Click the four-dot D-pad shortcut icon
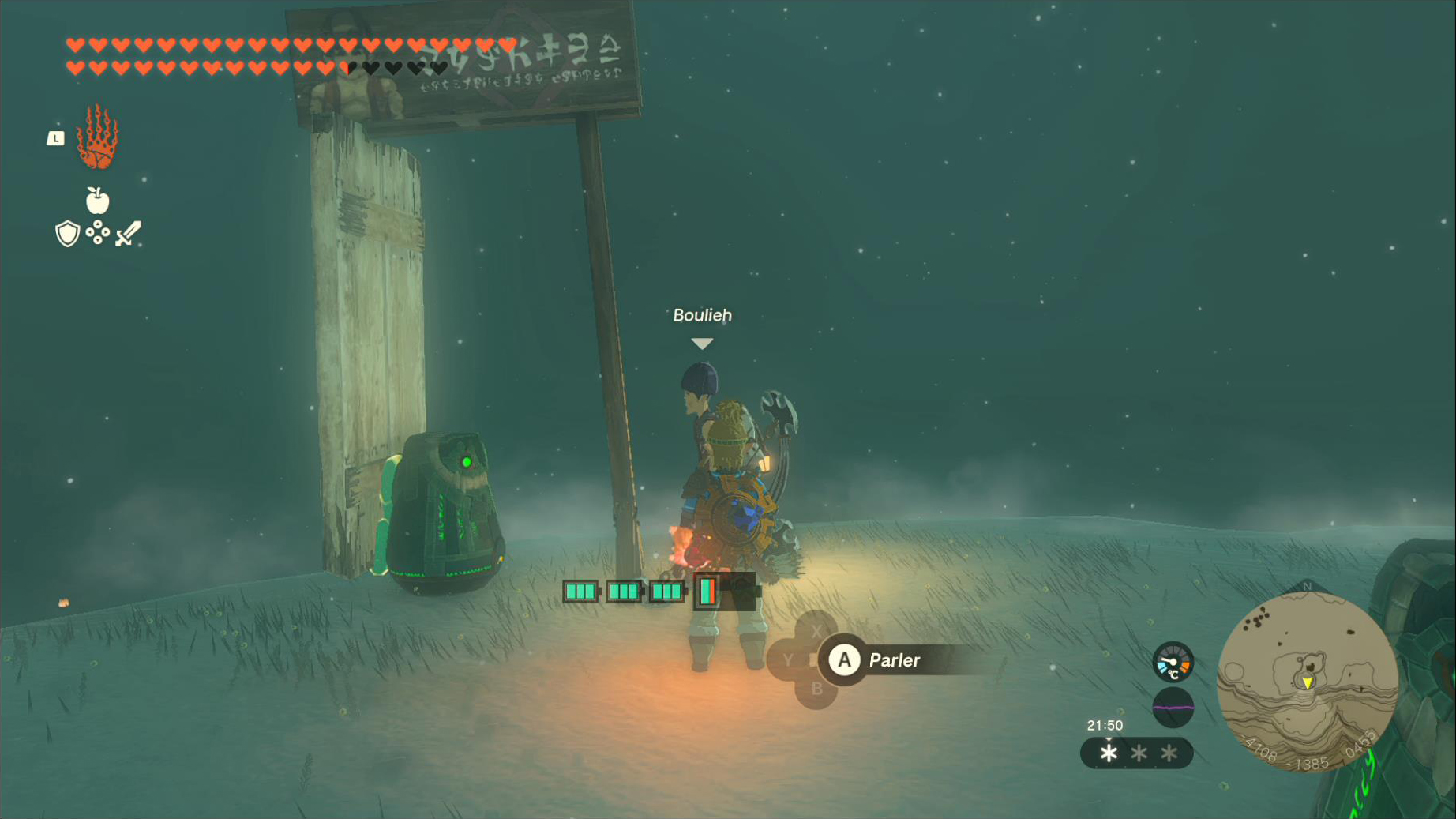This screenshot has width=1456, height=819. pyautogui.click(x=97, y=232)
